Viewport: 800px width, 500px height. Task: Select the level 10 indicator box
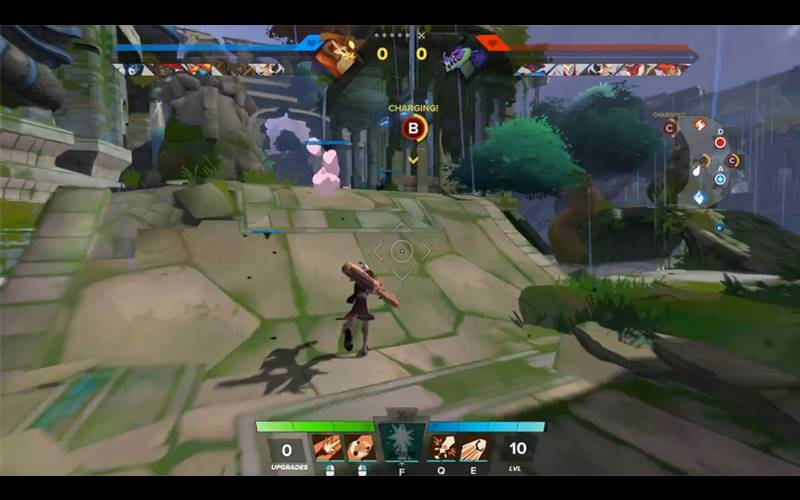[517, 451]
